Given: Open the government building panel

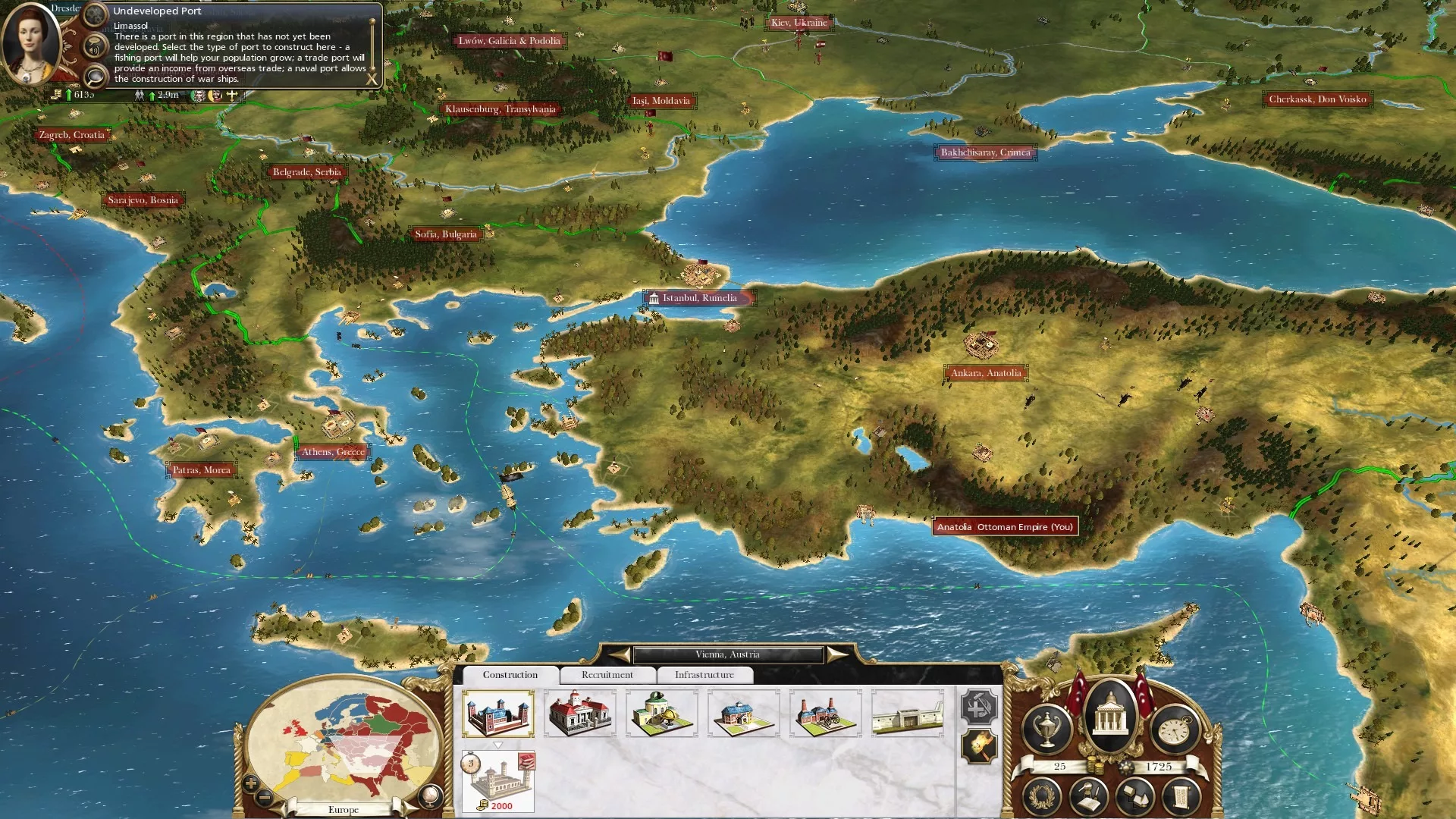Looking at the screenshot, I should (x=1110, y=715).
